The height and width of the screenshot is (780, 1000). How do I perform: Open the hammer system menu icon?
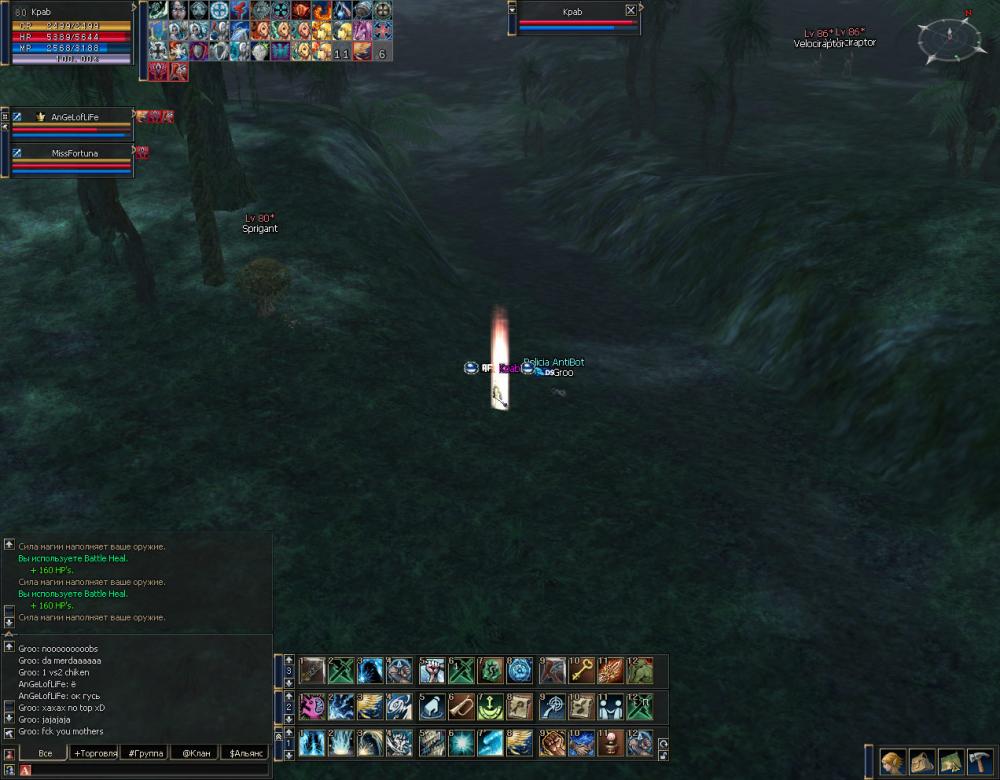[x=980, y=763]
